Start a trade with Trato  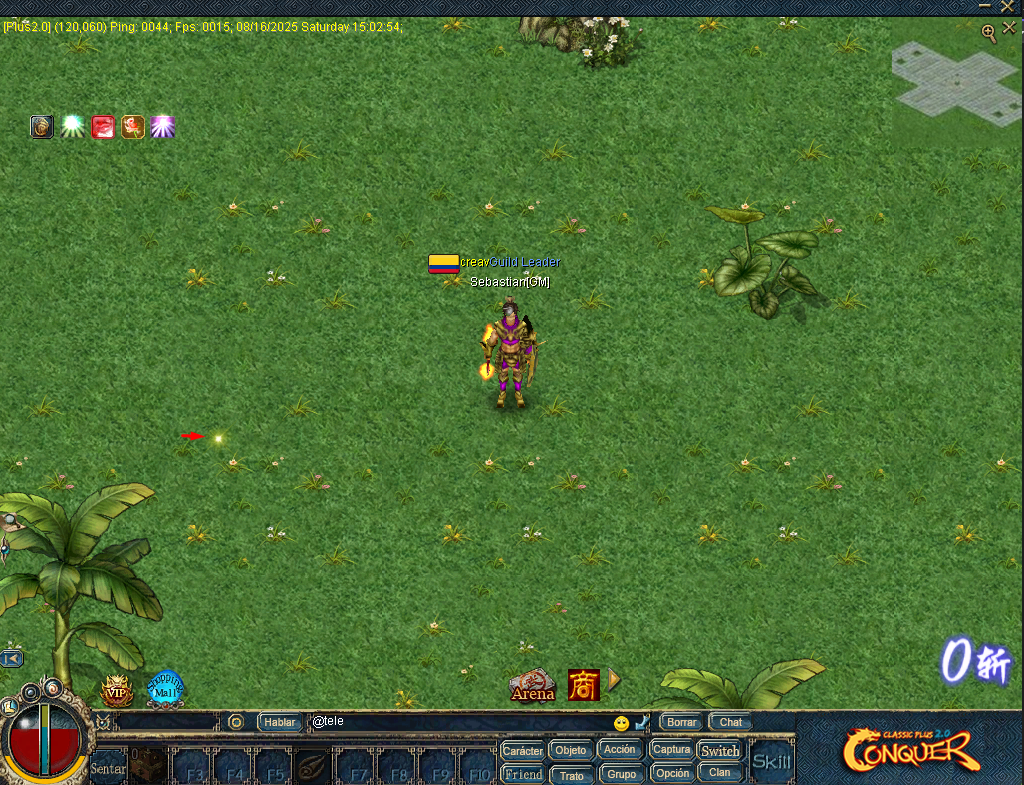coord(571,775)
